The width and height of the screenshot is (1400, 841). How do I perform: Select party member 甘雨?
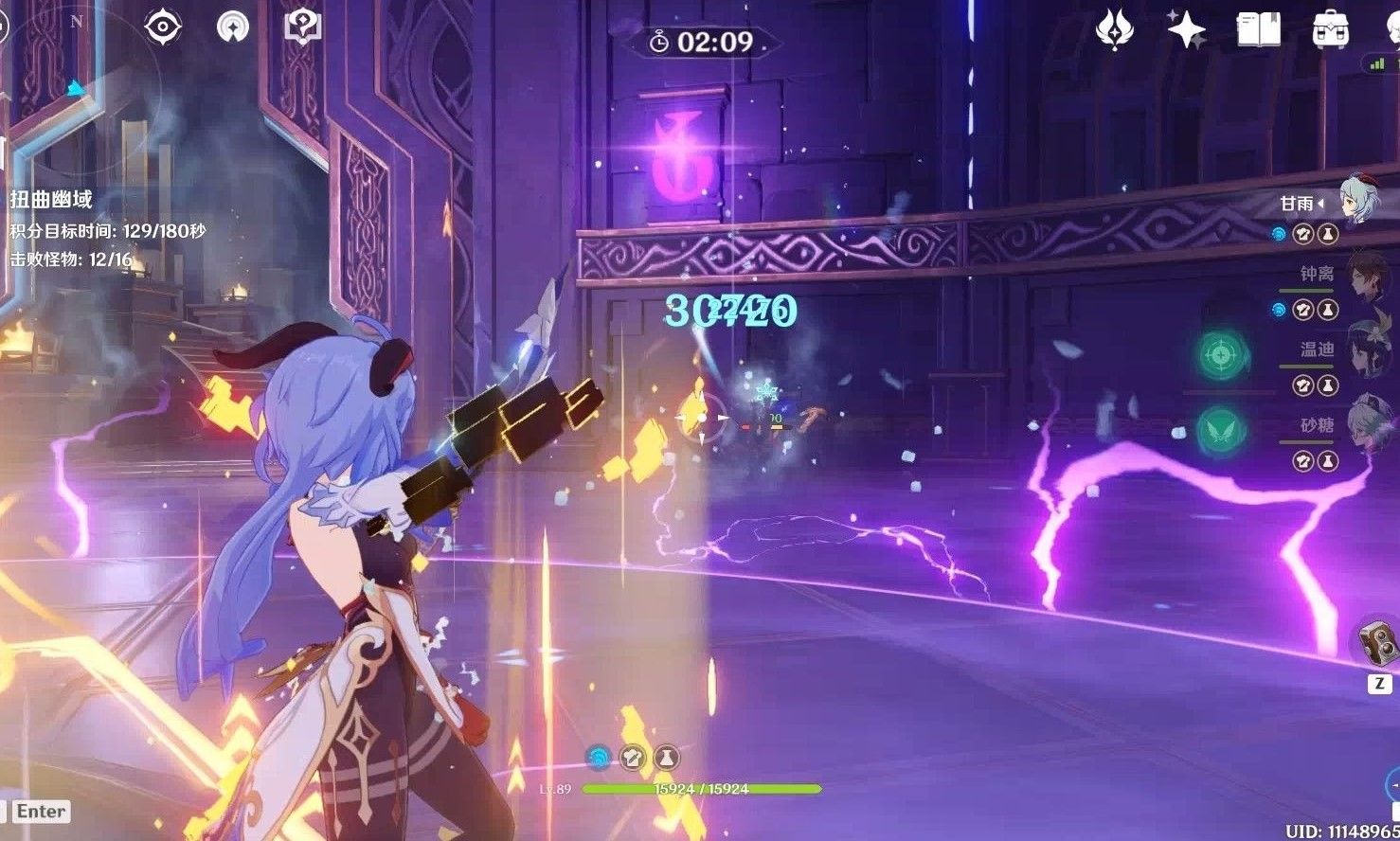tap(1356, 201)
